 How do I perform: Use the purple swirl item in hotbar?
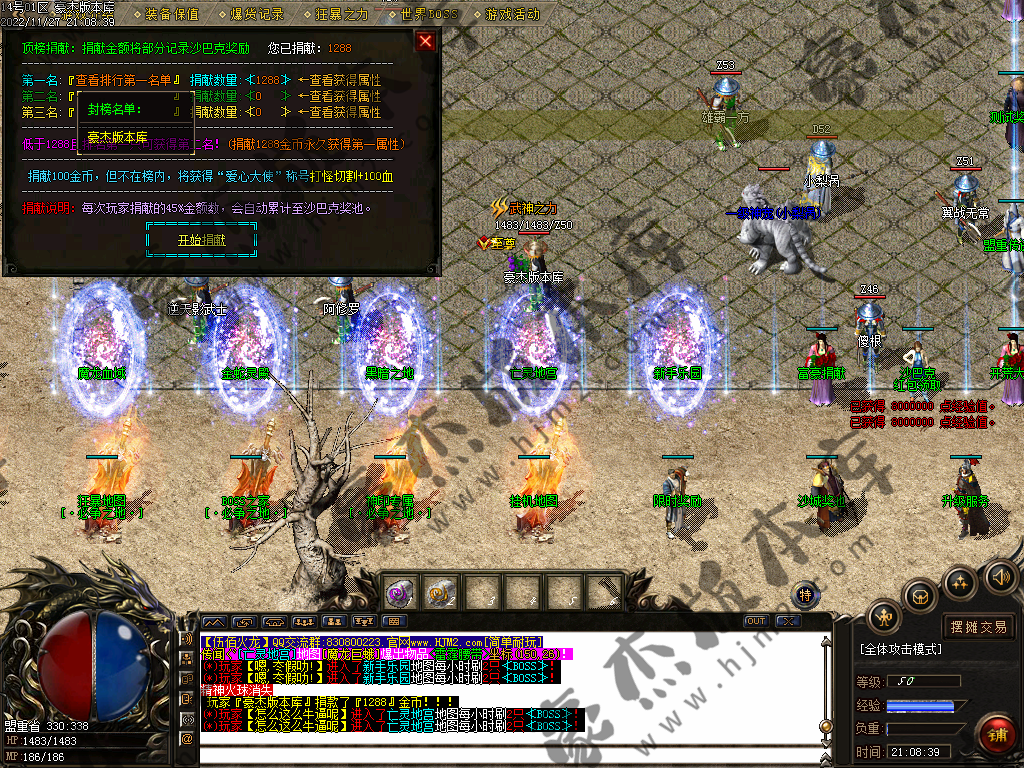pyautogui.click(x=400, y=593)
